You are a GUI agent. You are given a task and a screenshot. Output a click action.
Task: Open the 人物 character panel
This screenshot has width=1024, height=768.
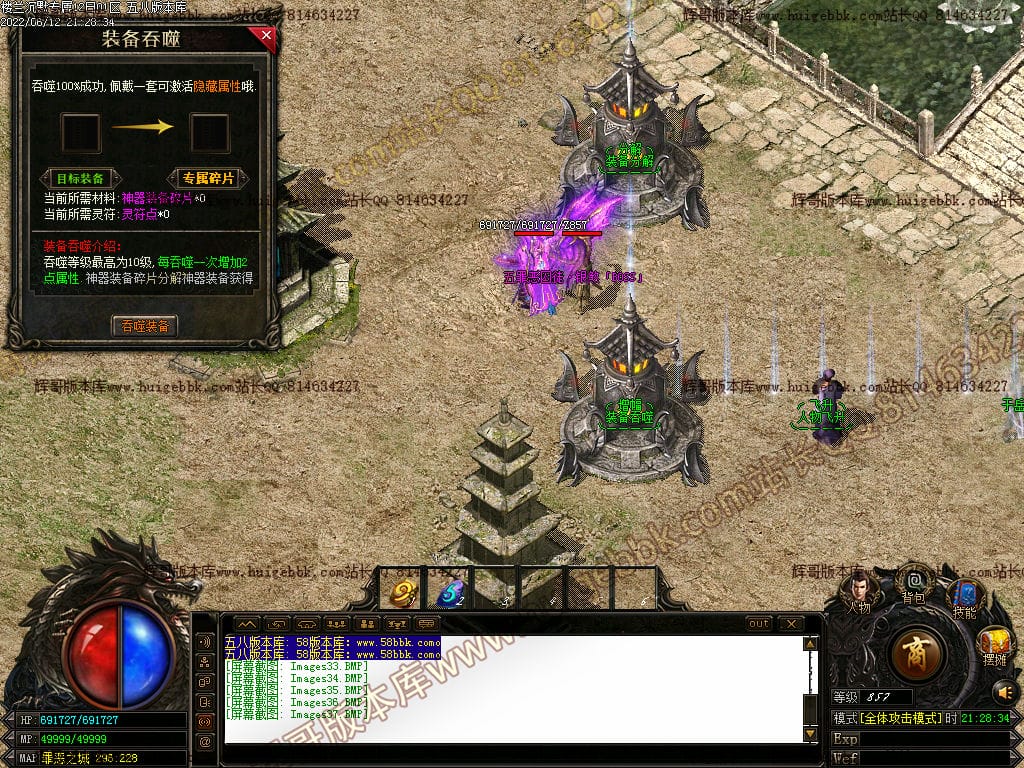858,592
